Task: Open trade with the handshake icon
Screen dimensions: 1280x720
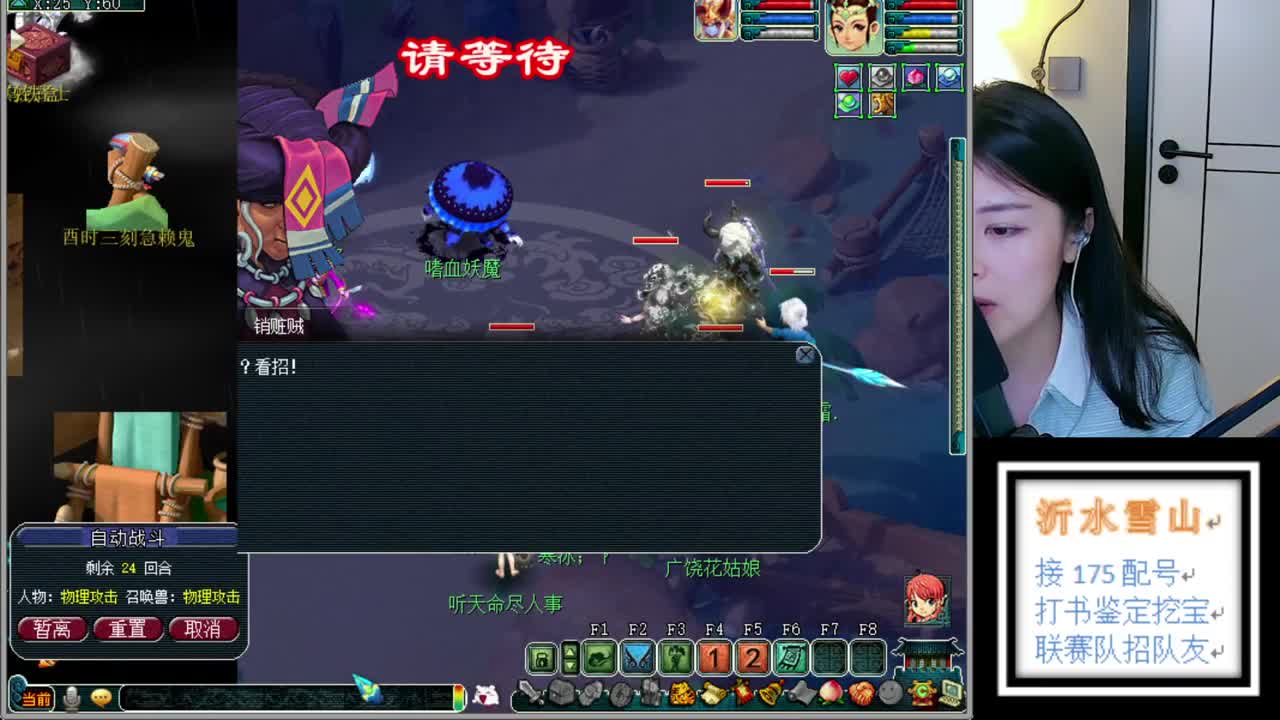Action: [861, 694]
